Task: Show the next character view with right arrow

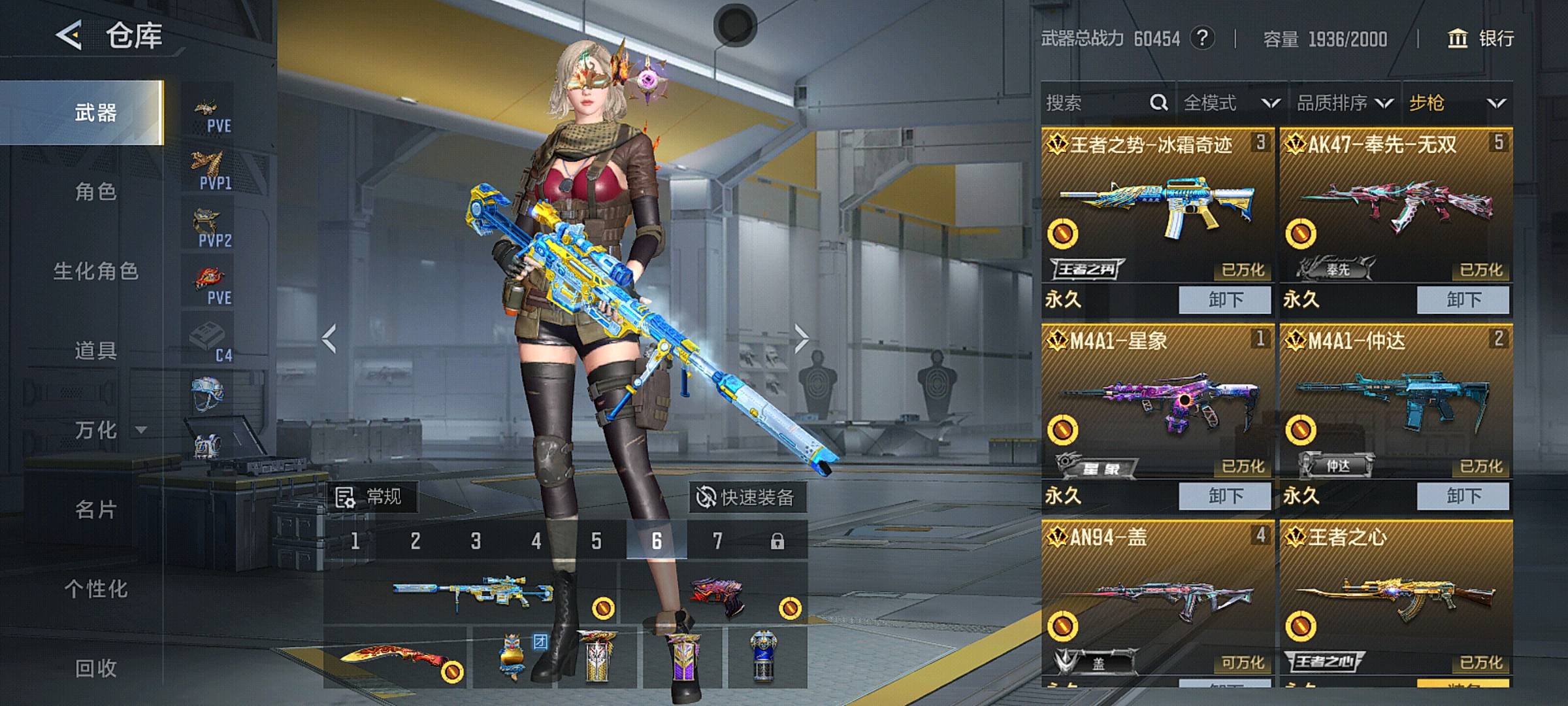Action: click(802, 339)
